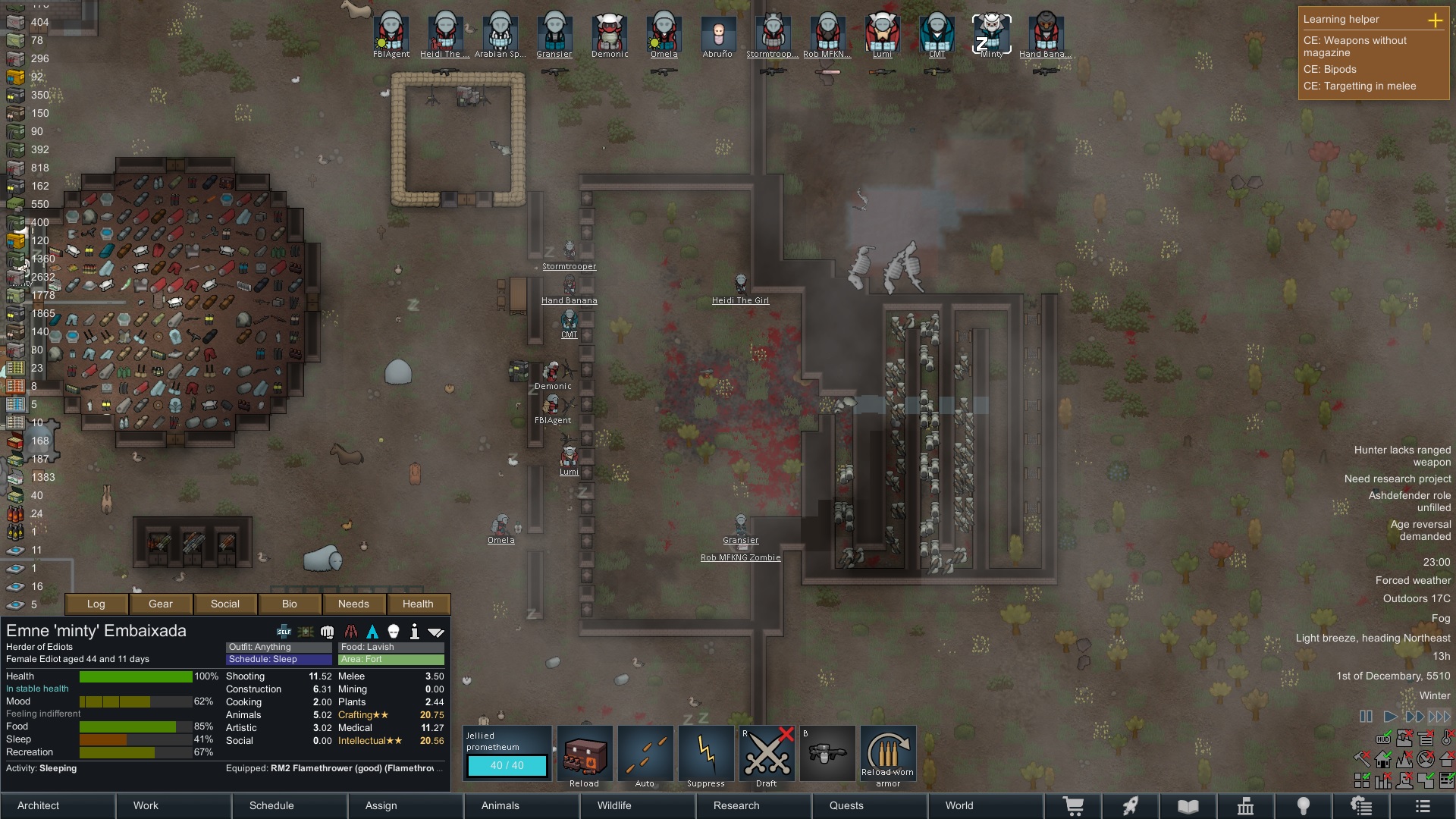Select colonist Lumi from the colonist bar
This screenshot has height=819, width=1456.
click(882, 34)
